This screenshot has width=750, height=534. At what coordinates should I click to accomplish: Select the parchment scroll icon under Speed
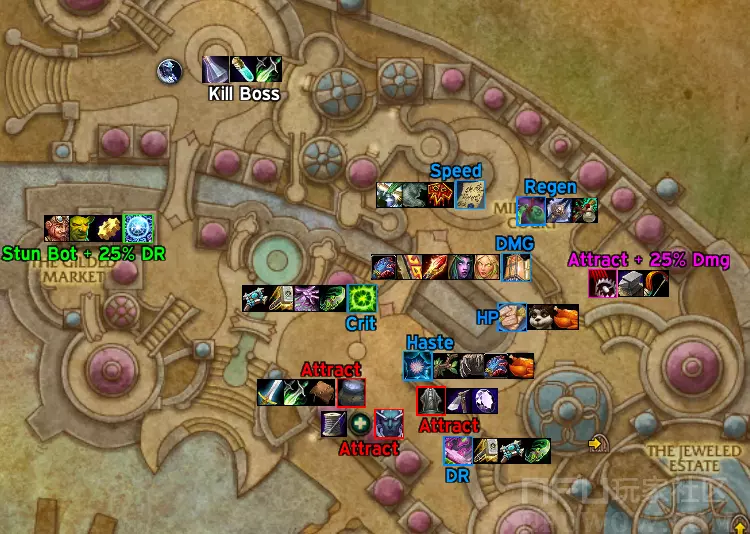[x=469, y=195]
